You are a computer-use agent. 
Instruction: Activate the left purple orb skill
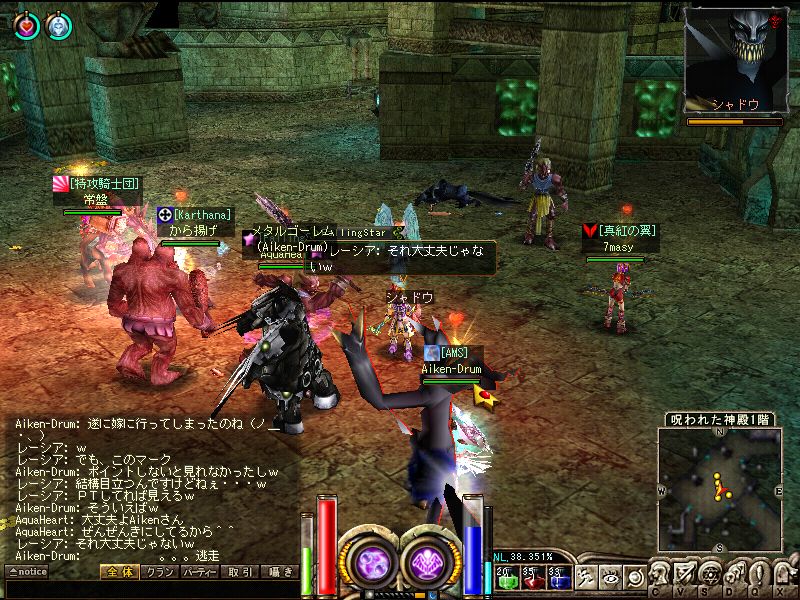(x=372, y=561)
